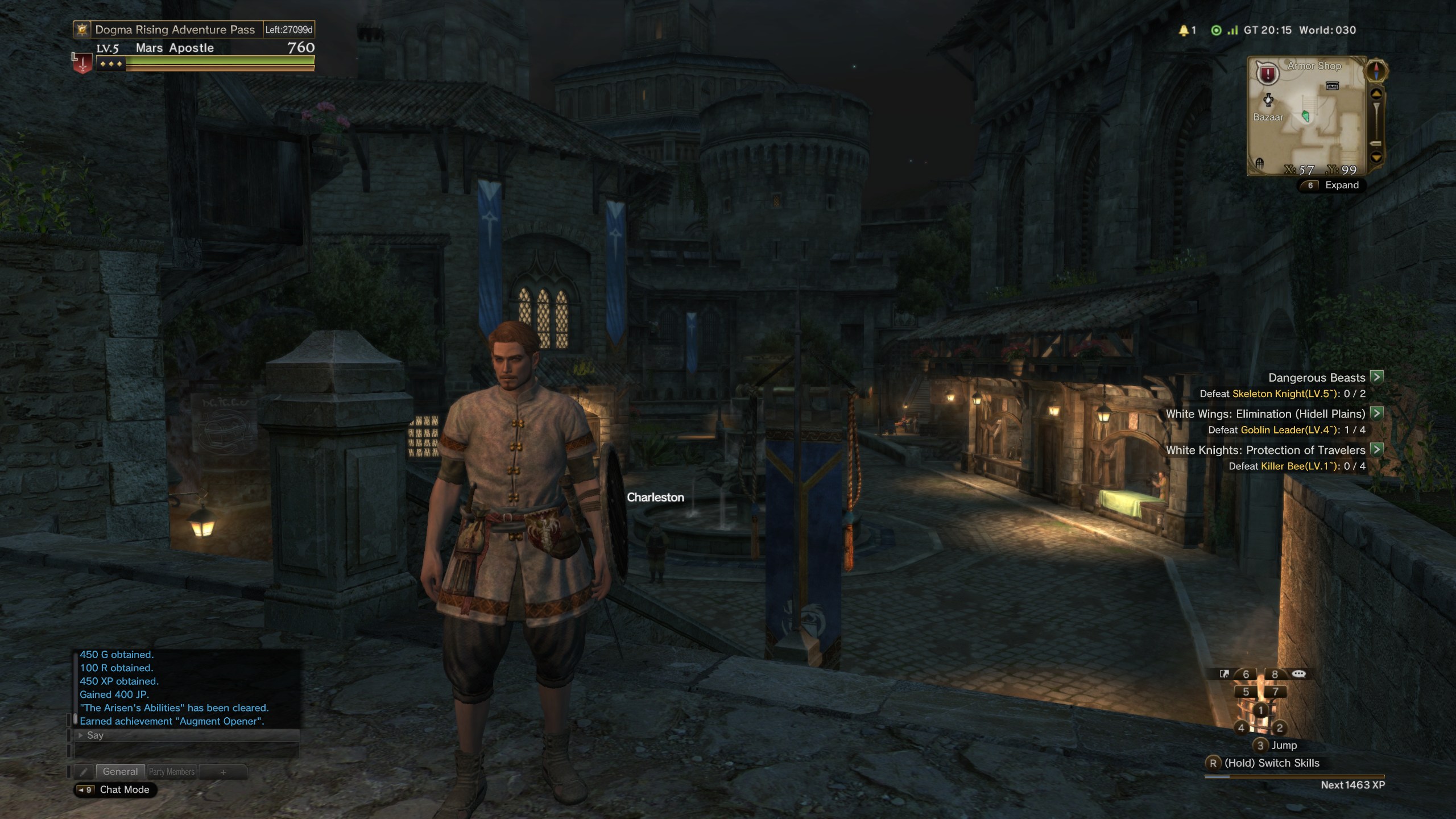Click the minimap zoom-in up arrow
1456x819 pixels.
[1376, 94]
